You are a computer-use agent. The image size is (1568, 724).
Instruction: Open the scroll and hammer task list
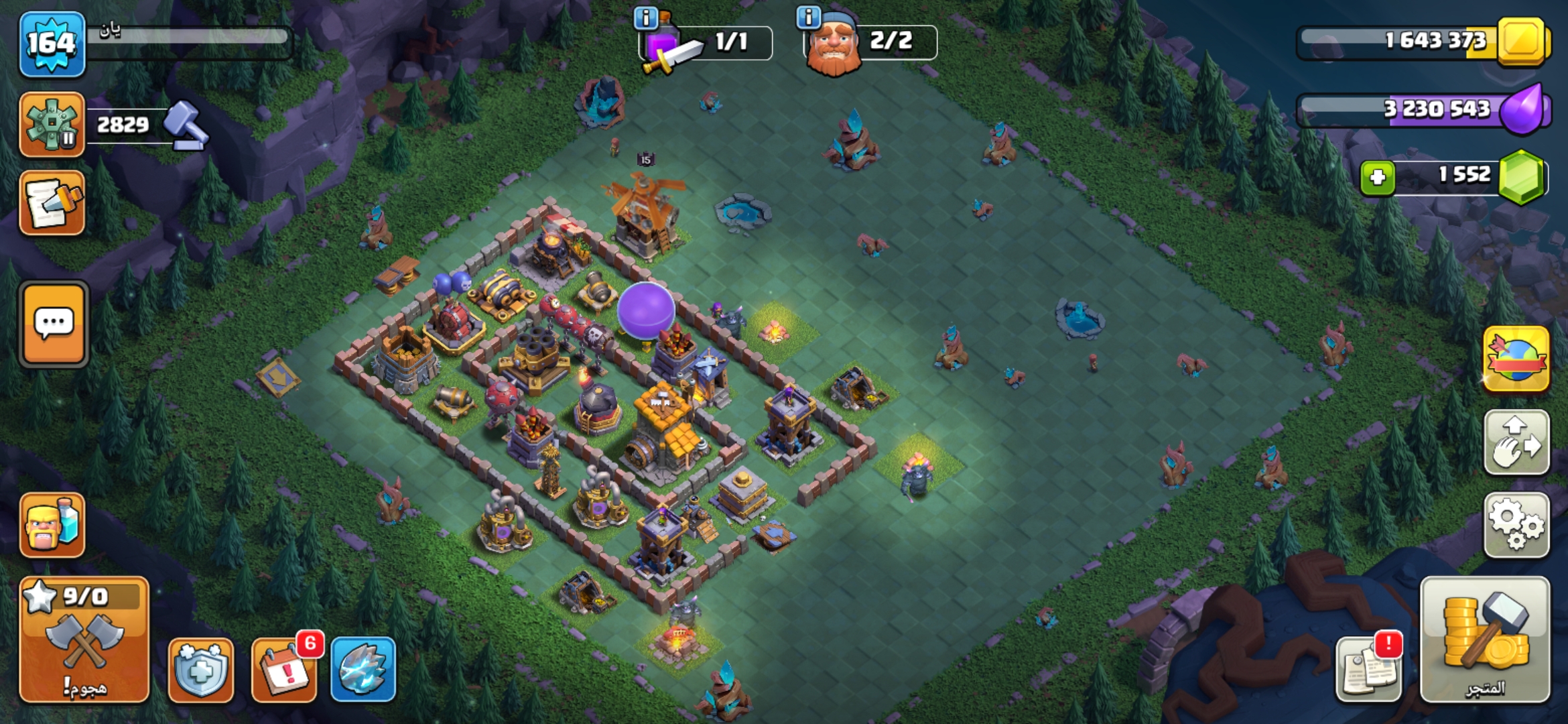[52, 203]
